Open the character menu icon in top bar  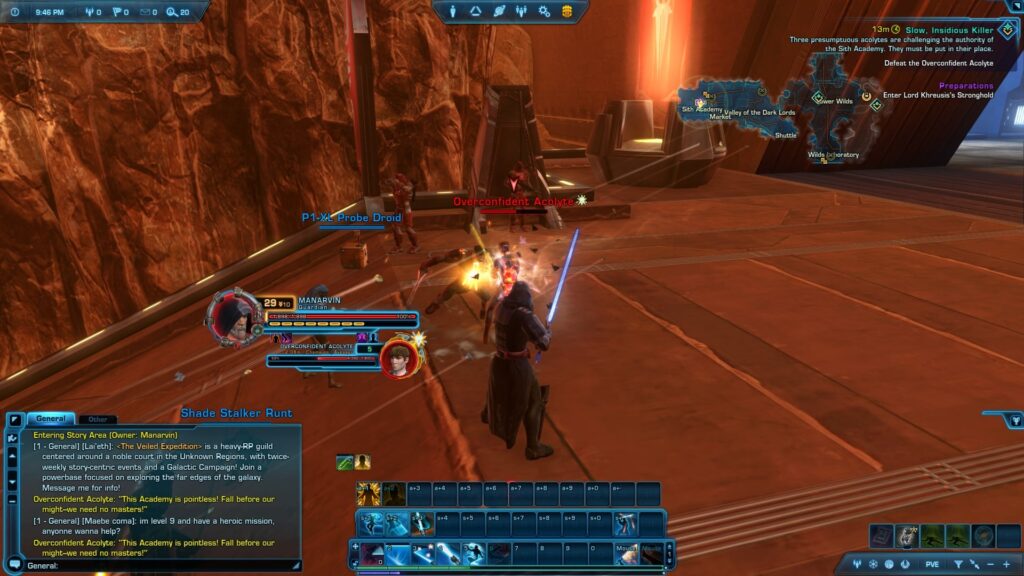pos(452,11)
